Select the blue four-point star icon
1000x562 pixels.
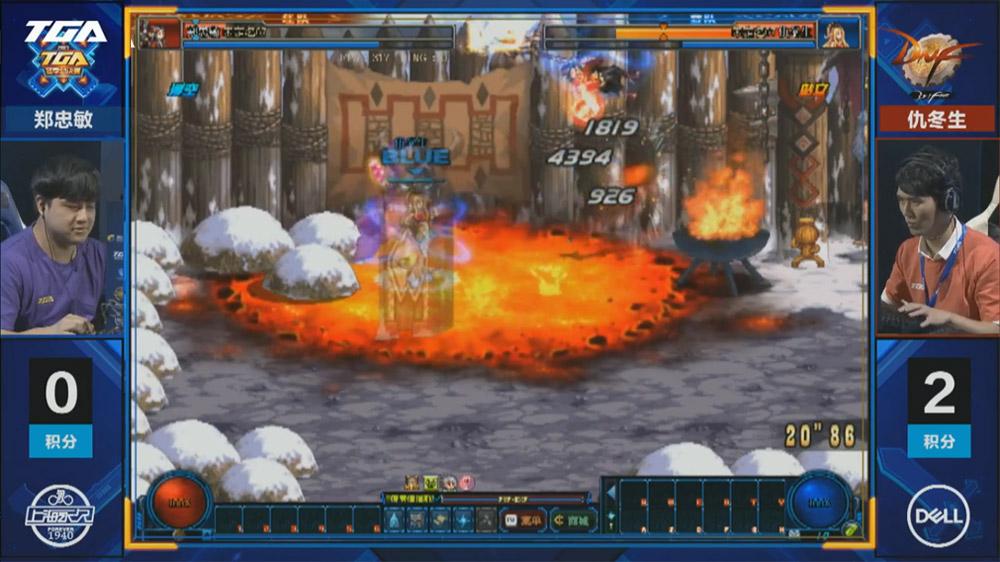click(463, 520)
